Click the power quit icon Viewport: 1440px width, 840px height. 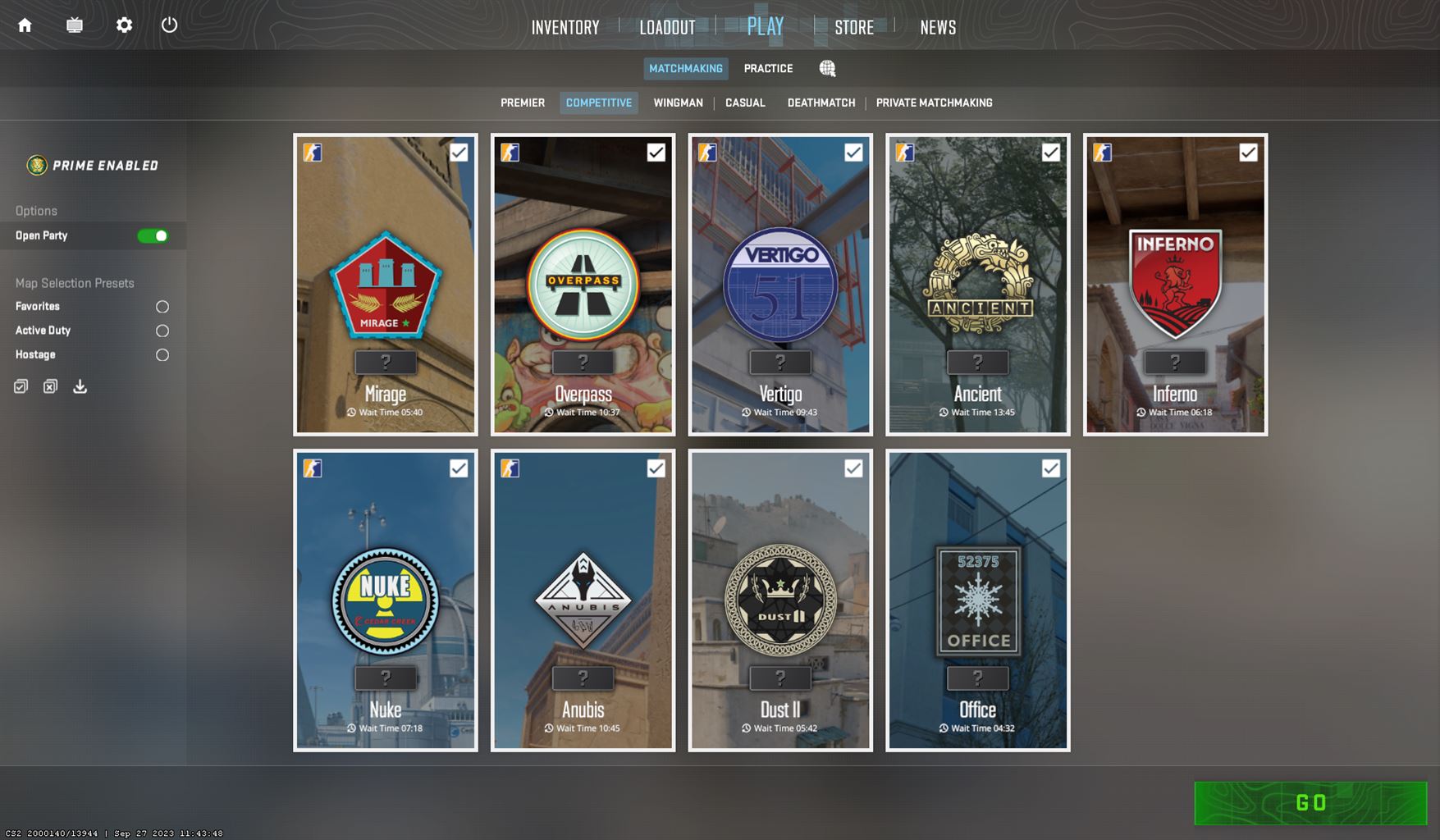[169, 25]
